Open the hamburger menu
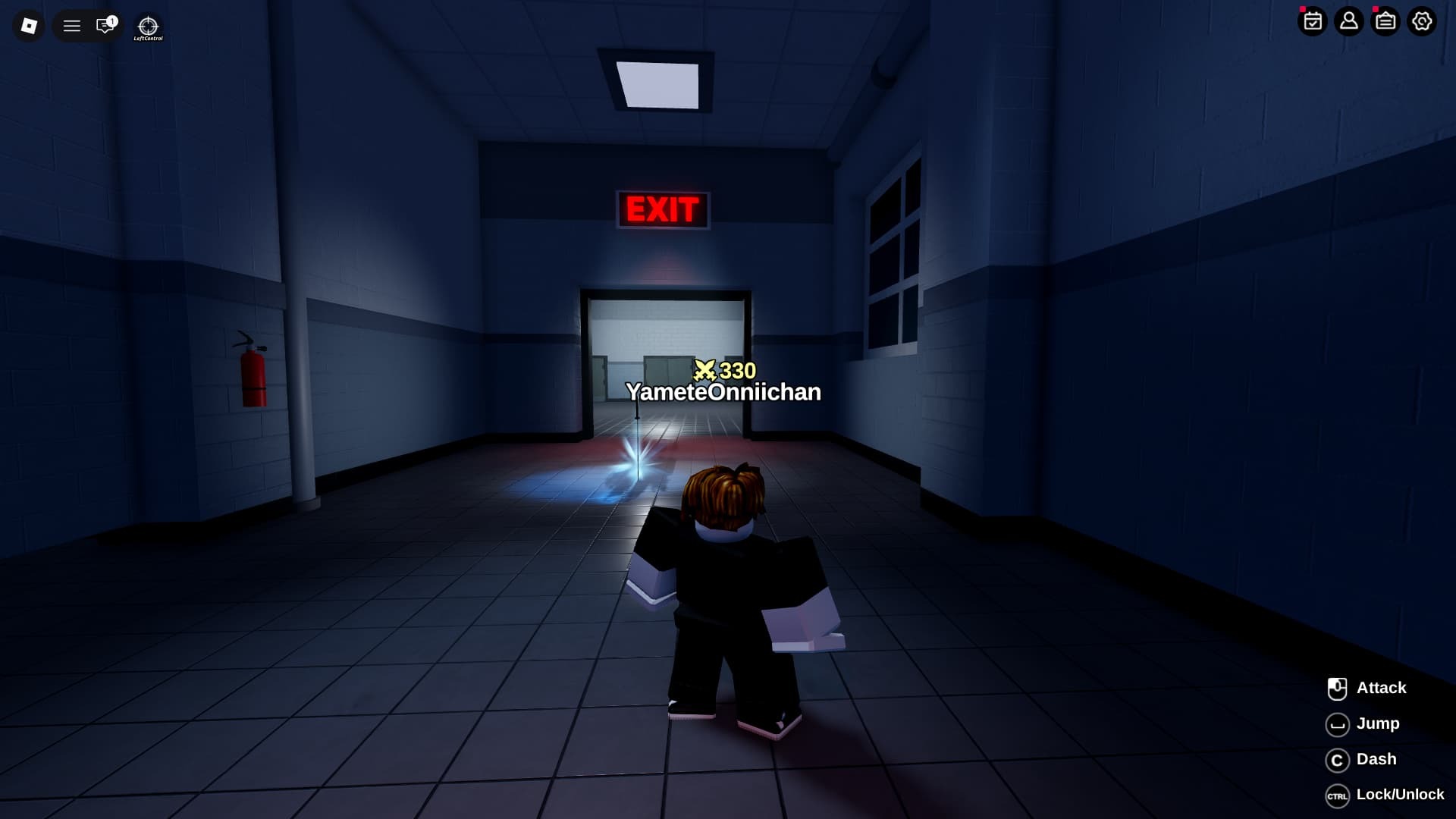The width and height of the screenshot is (1456, 819). [72, 26]
